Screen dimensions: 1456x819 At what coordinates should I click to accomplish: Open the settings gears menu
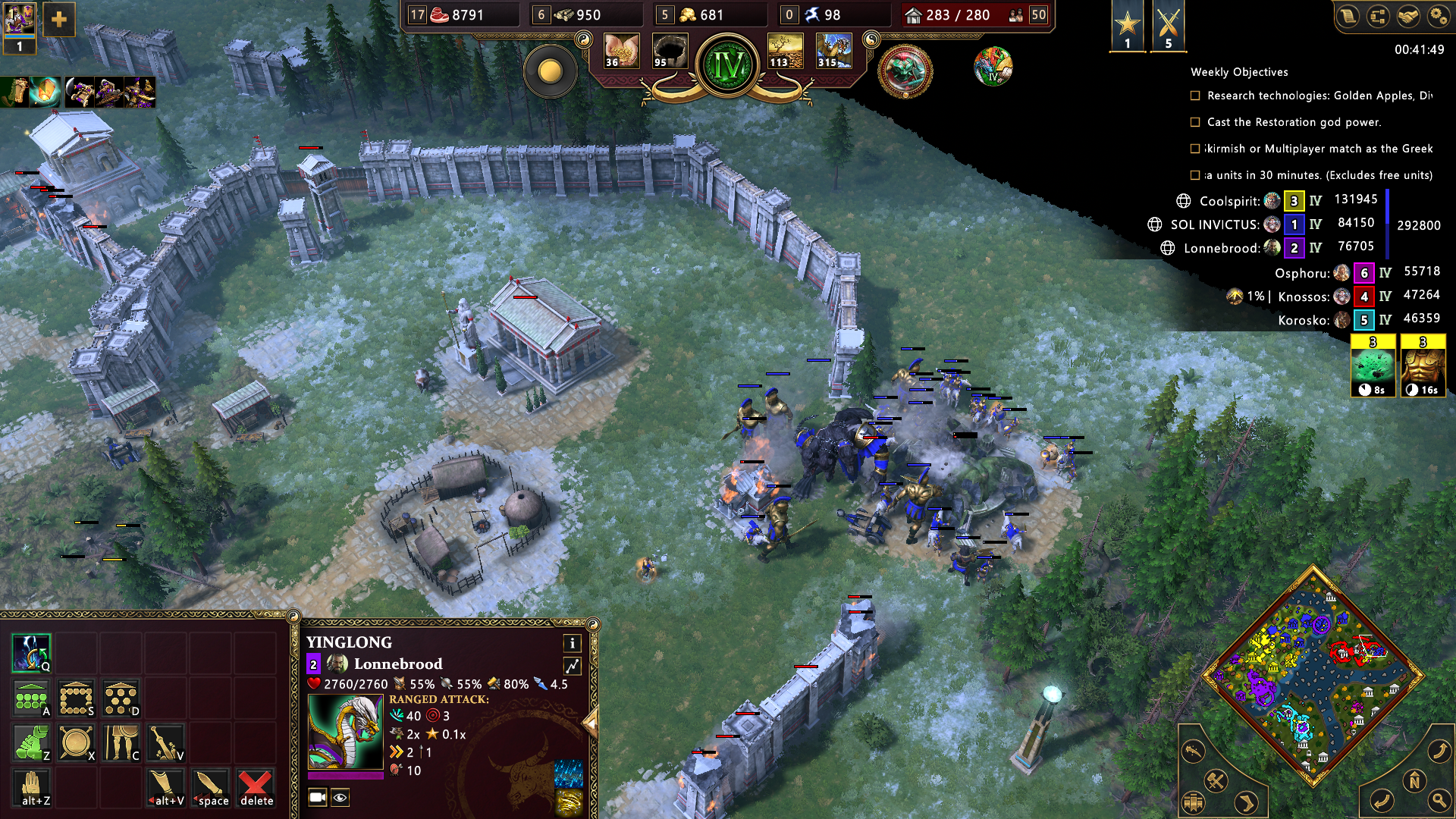click(x=1438, y=16)
